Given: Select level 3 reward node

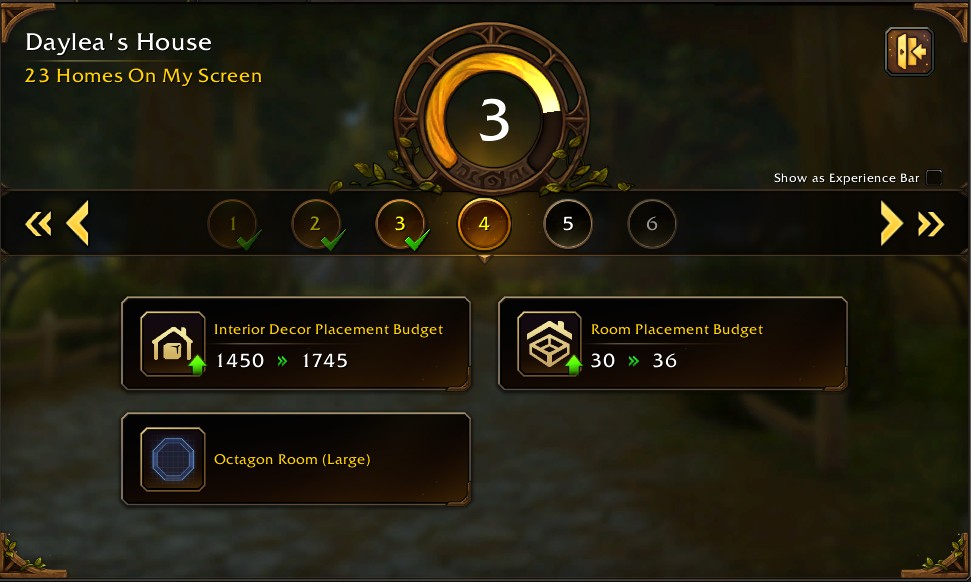Looking at the screenshot, I should (400, 224).
